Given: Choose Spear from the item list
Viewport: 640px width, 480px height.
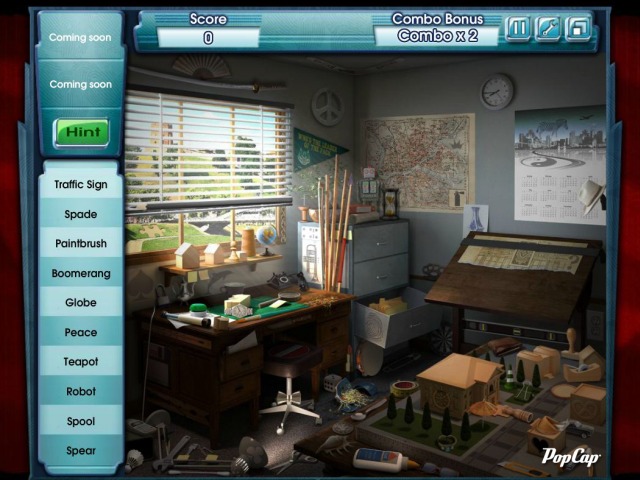Looking at the screenshot, I should tap(81, 451).
